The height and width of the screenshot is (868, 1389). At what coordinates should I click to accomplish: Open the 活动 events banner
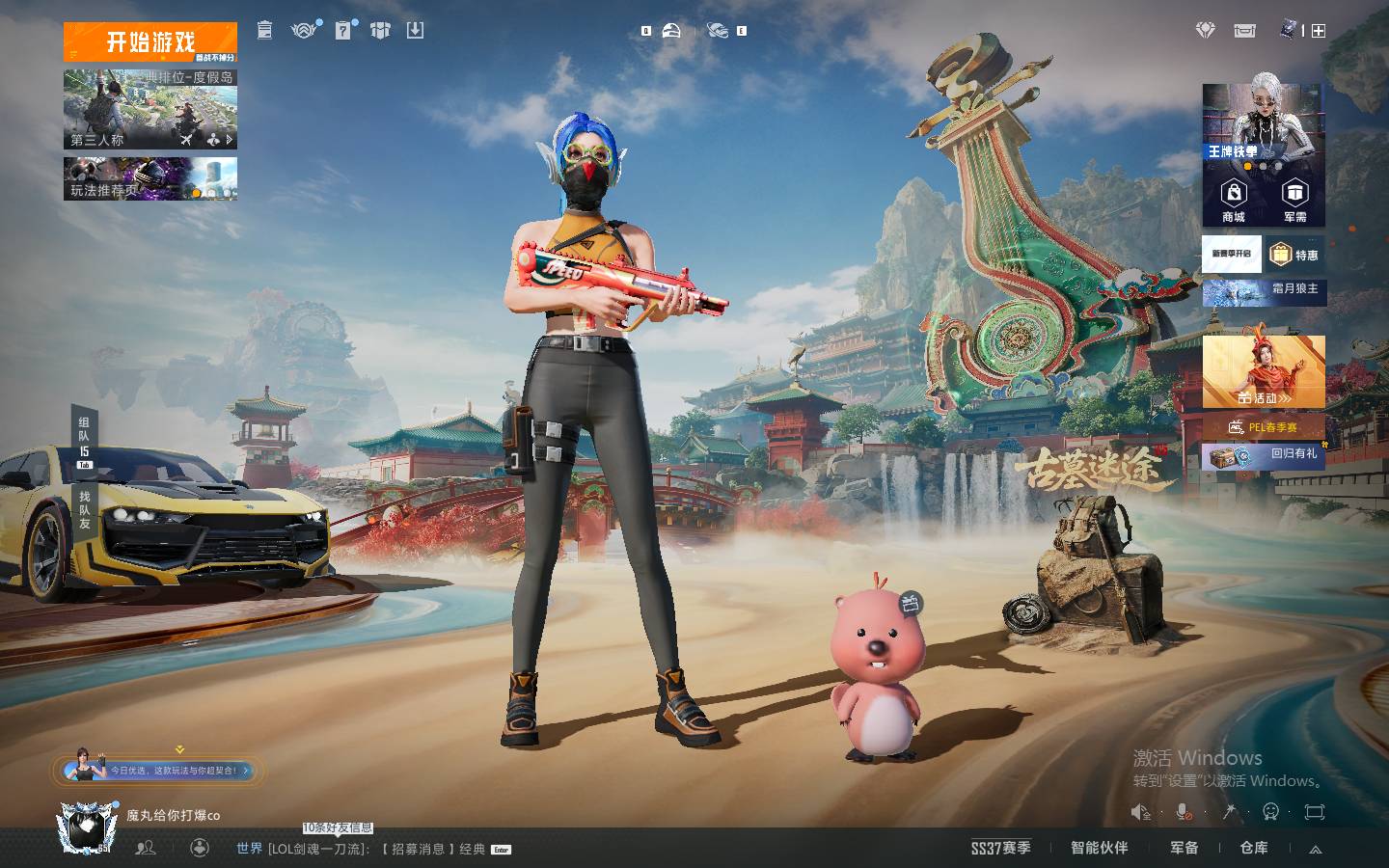pyautogui.click(x=1264, y=371)
